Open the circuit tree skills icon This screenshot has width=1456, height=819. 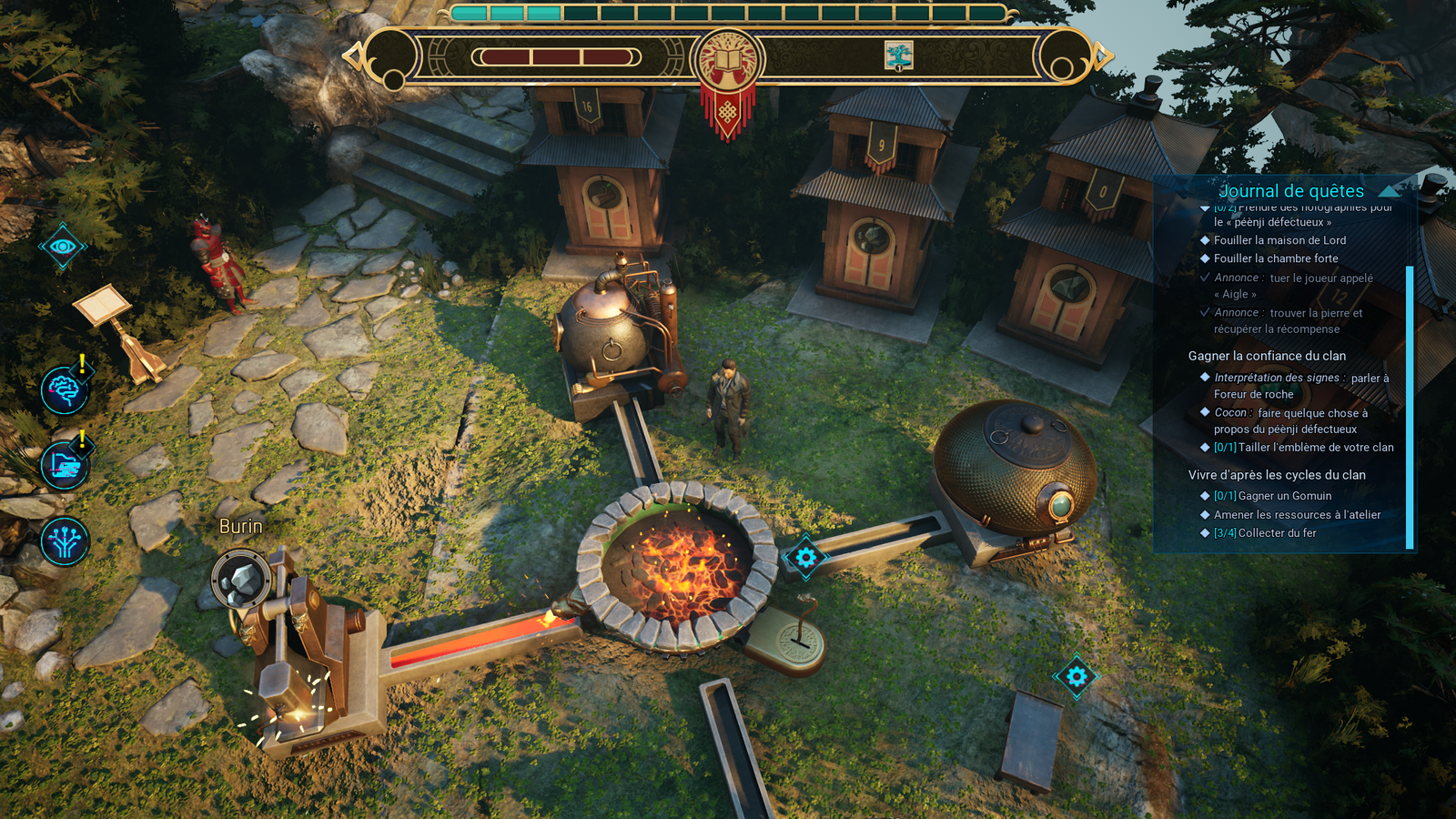coord(64,541)
